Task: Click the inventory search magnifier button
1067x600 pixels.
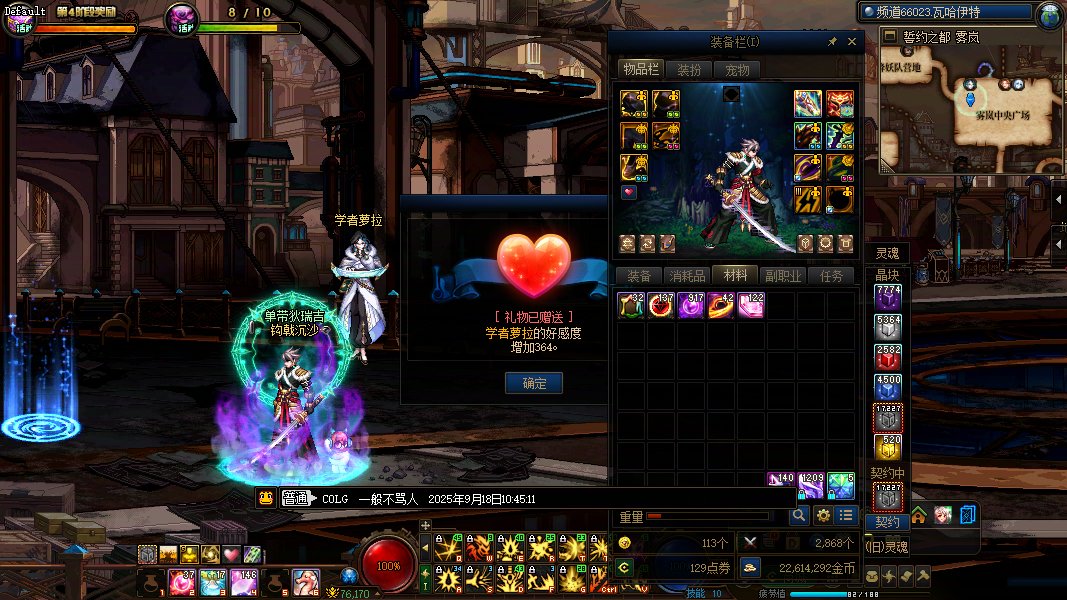Action: pos(798,515)
